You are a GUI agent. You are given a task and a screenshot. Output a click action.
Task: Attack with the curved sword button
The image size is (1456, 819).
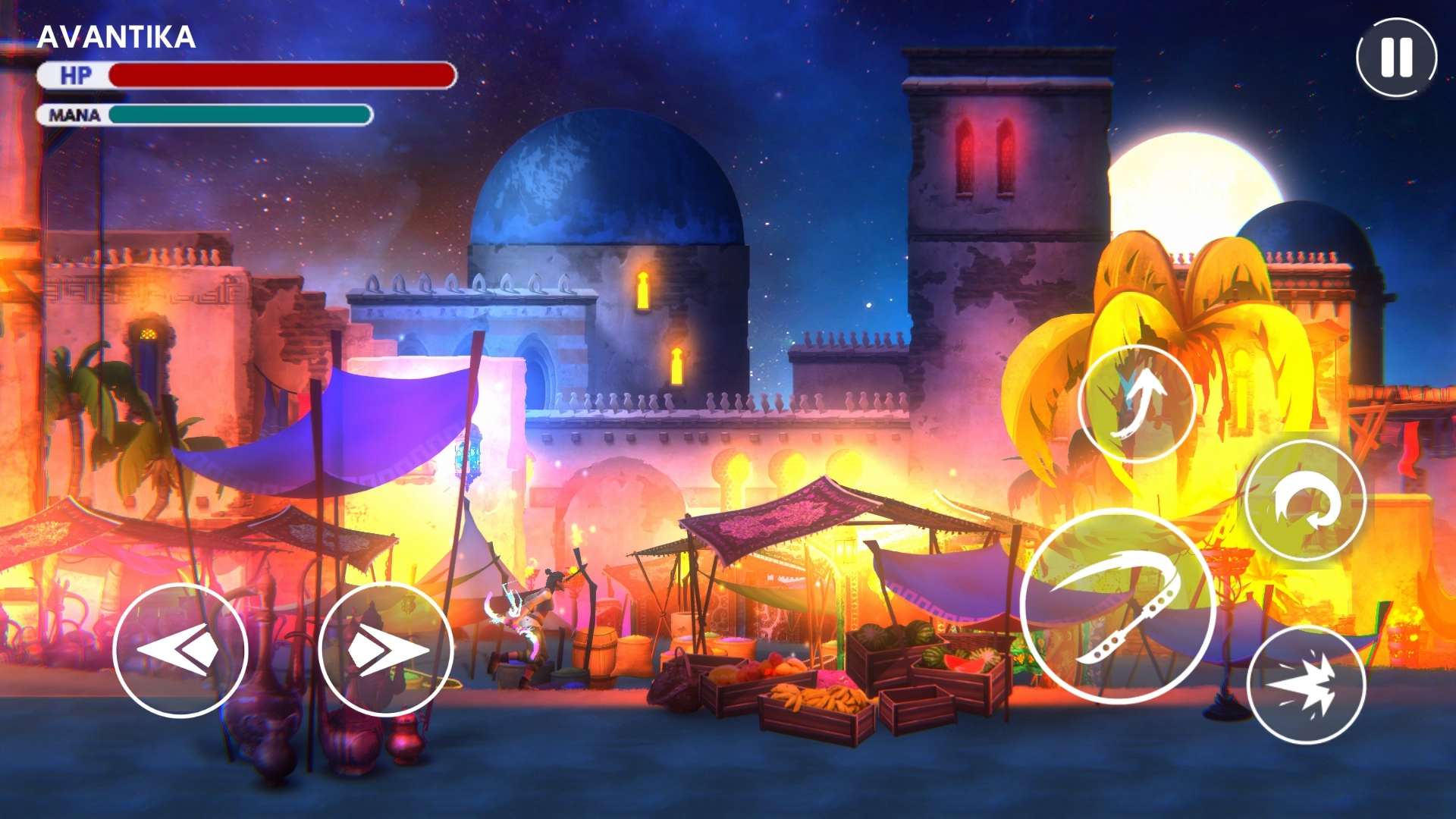[x=1117, y=607]
